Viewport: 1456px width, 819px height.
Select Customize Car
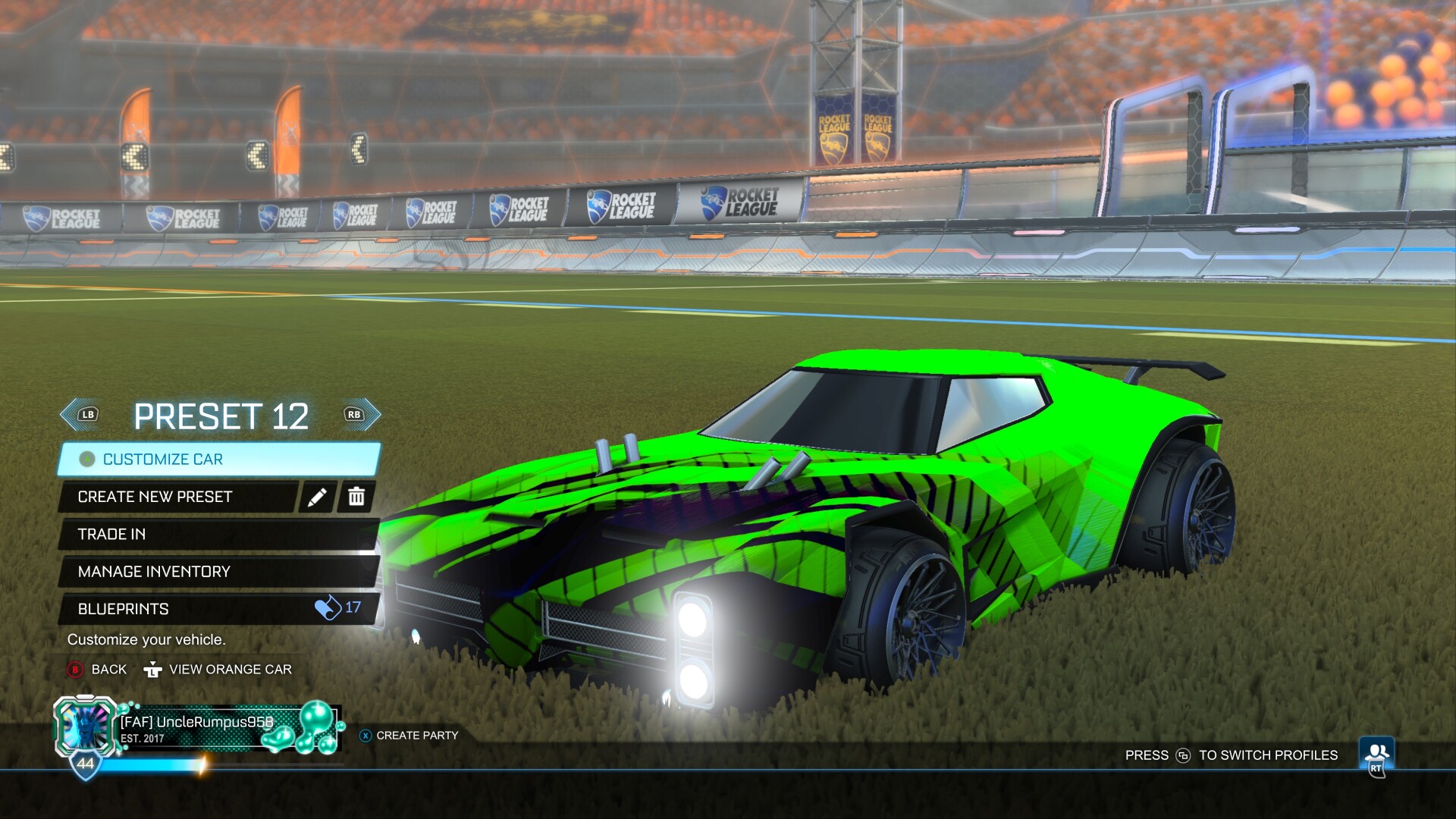tap(163, 459)
